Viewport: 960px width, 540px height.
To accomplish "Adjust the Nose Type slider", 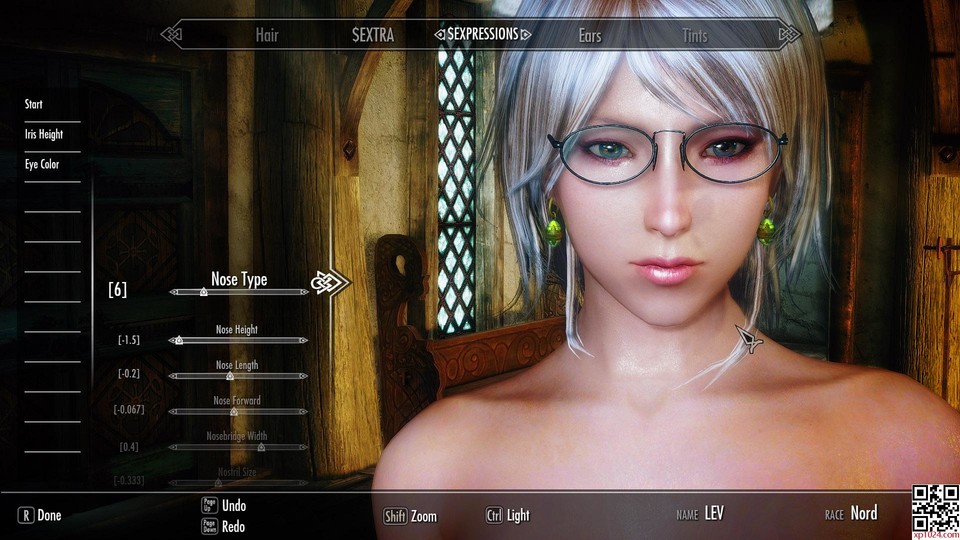I will pos(239,292).
